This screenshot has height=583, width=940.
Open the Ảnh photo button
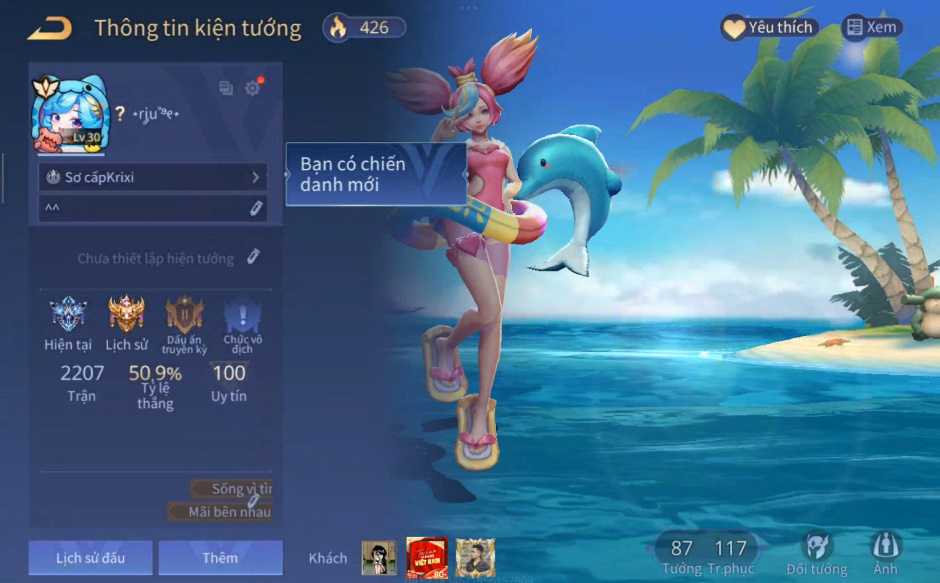click(x=885, y=553)
